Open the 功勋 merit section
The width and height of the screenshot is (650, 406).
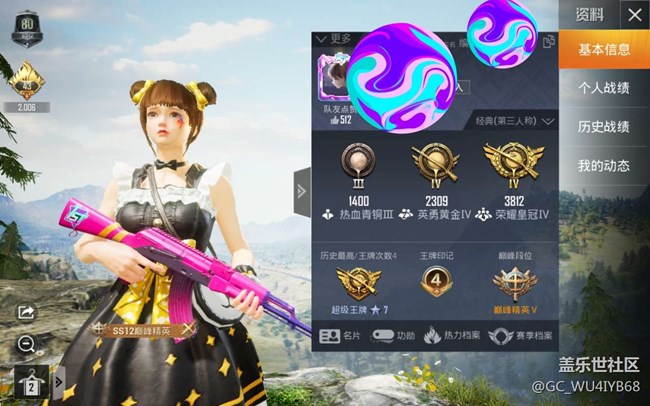(395, 337)
